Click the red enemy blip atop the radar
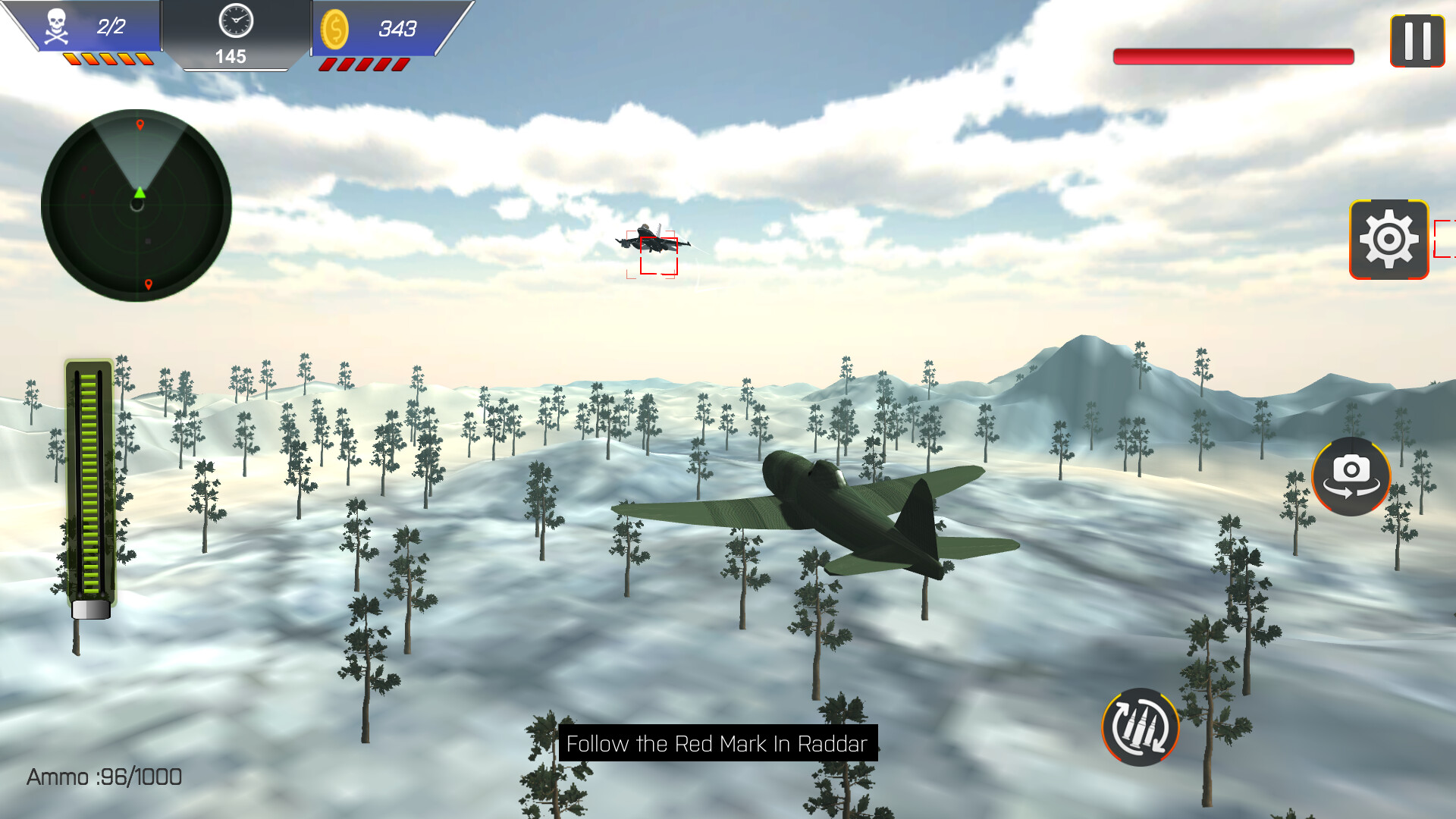Viewport: 1456px width, 819px height. 139,125
